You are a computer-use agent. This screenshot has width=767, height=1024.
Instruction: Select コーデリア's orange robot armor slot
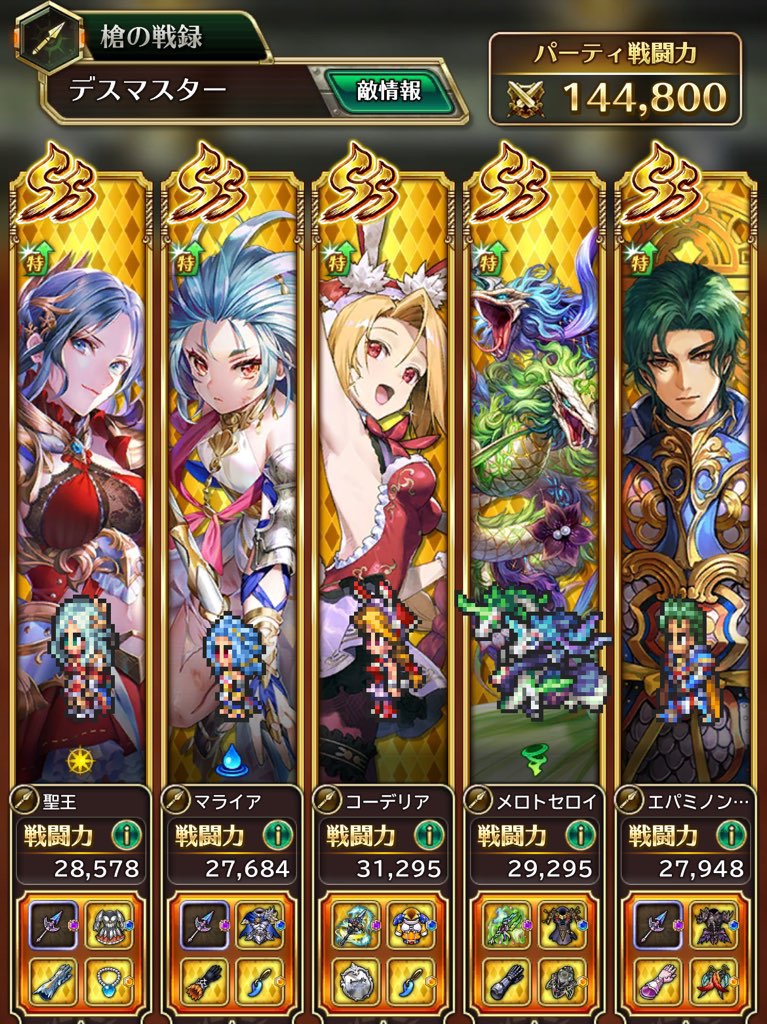click(x=412, y=925)
